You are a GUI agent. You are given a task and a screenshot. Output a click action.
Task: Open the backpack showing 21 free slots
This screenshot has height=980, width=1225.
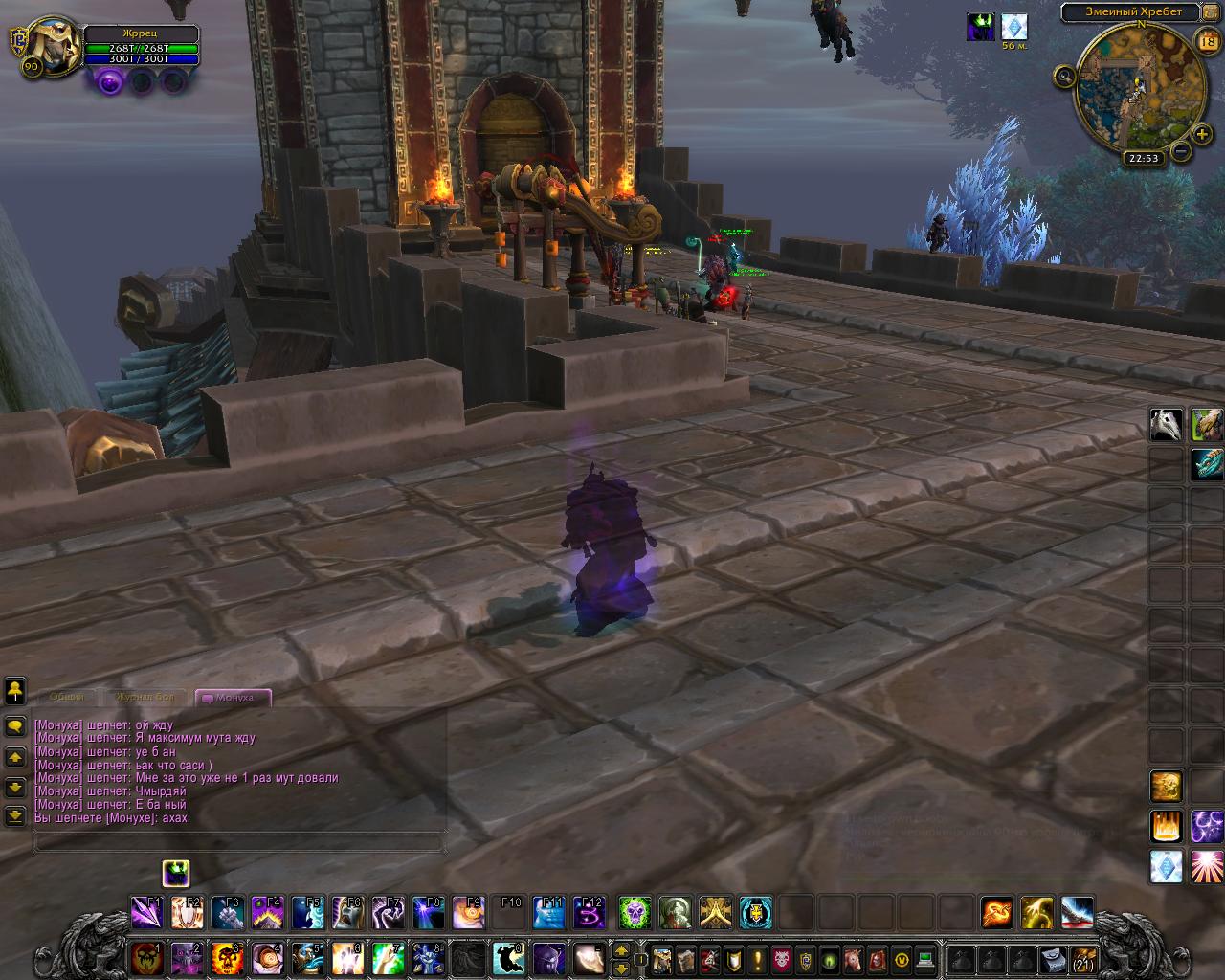[x=1084, y=959]
